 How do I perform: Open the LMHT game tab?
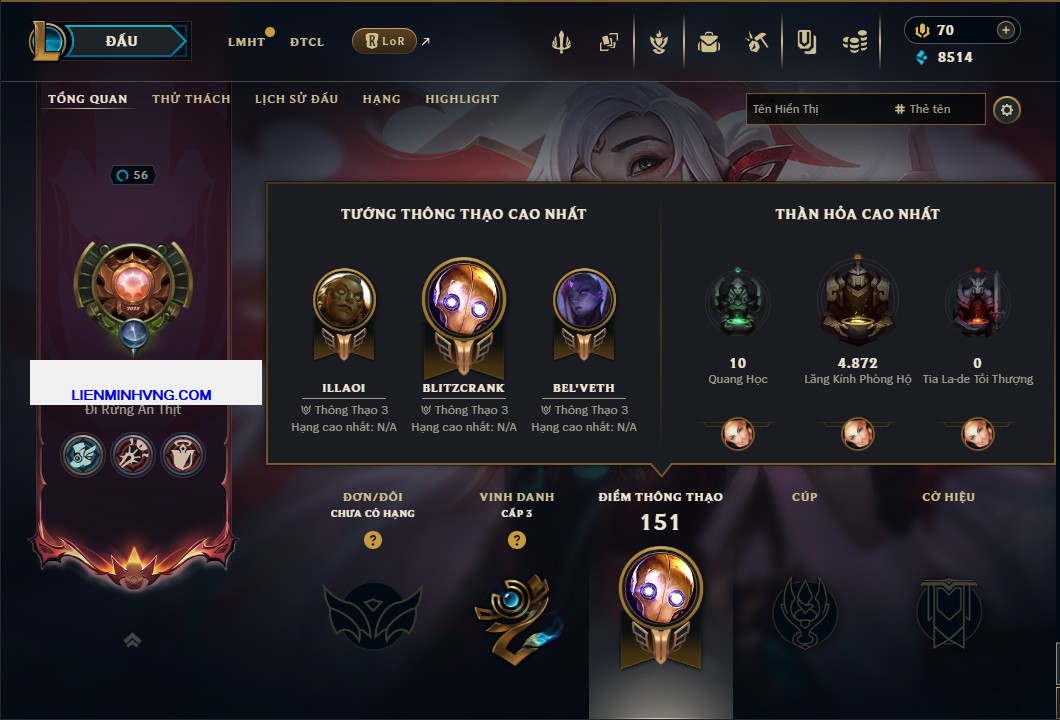coord(246,42)
